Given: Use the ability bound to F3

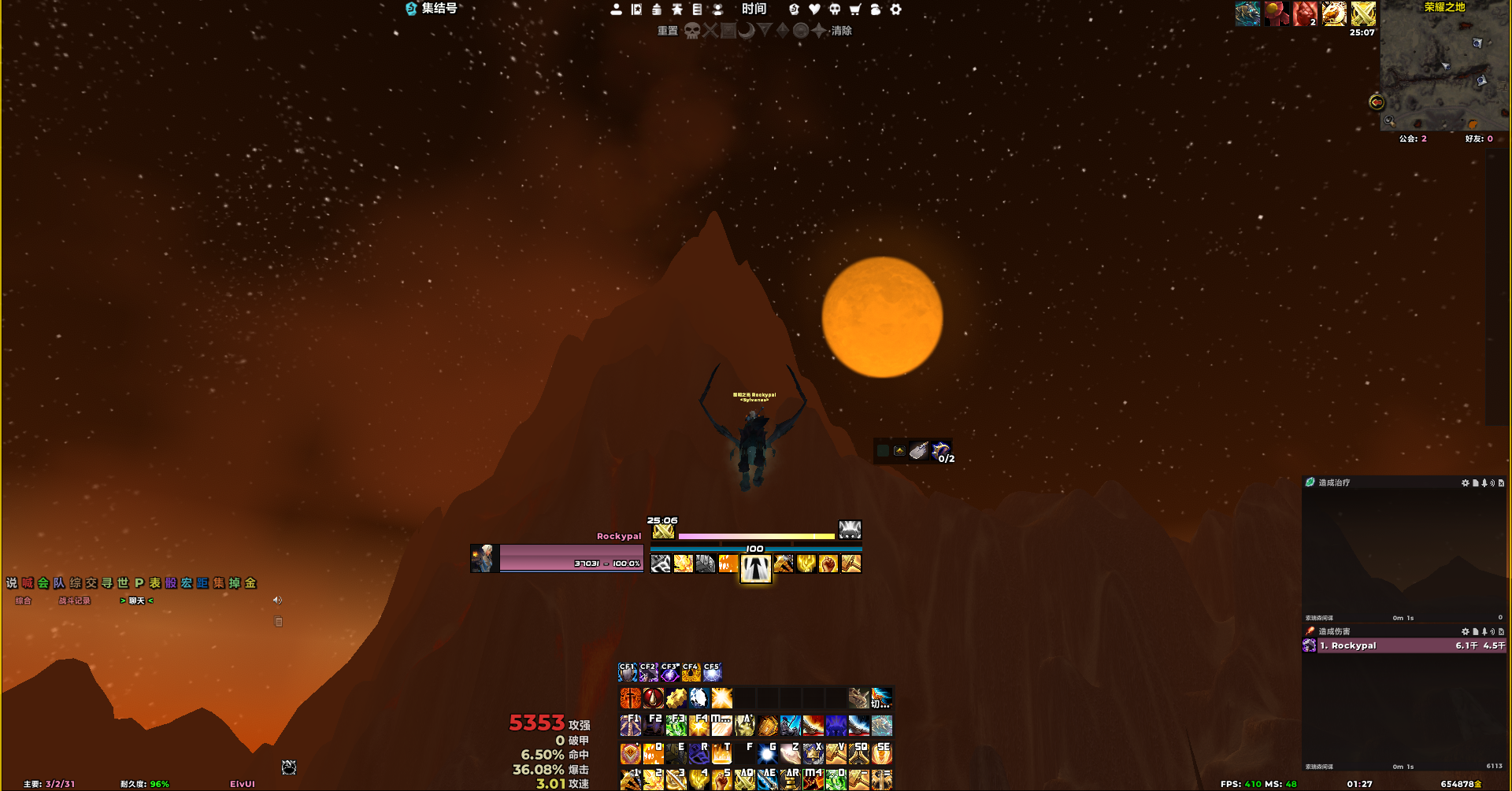Looking at the screenshot, I should (x=676, y=725).
